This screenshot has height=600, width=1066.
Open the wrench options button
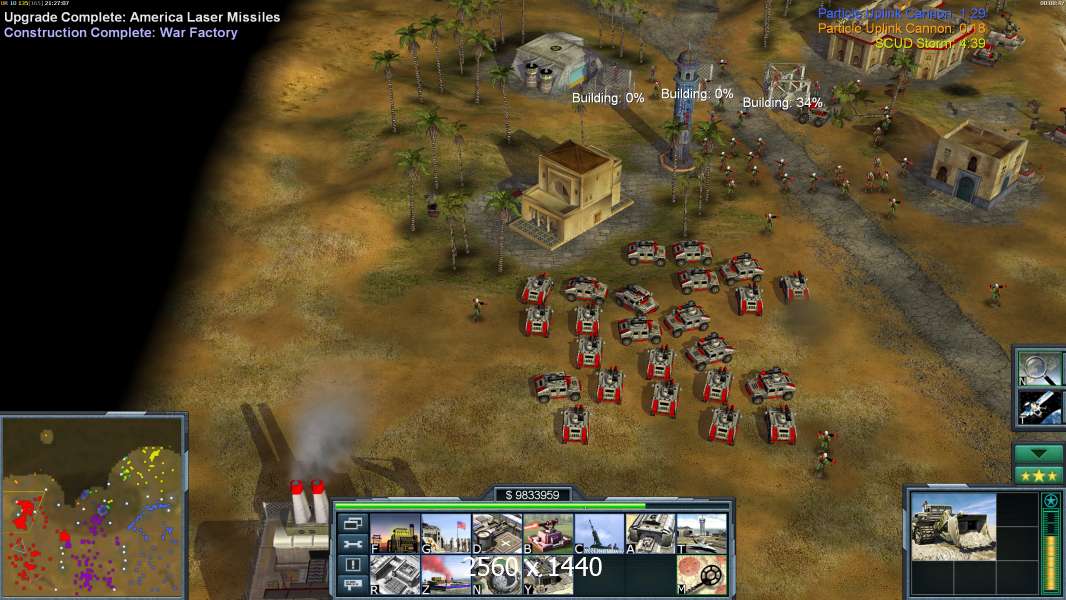[352, 544]
